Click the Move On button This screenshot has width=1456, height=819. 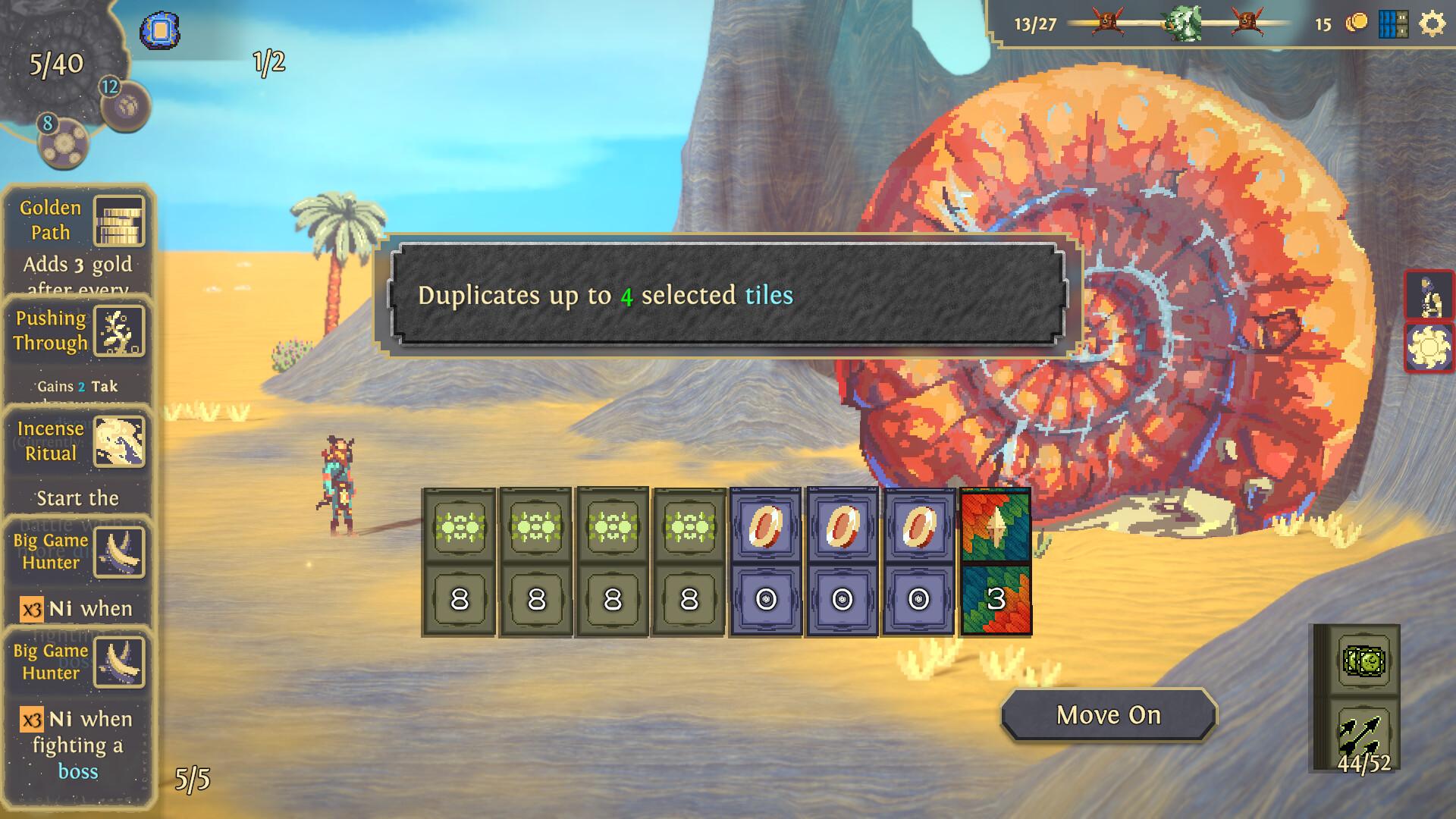[x=1108, y=715]
